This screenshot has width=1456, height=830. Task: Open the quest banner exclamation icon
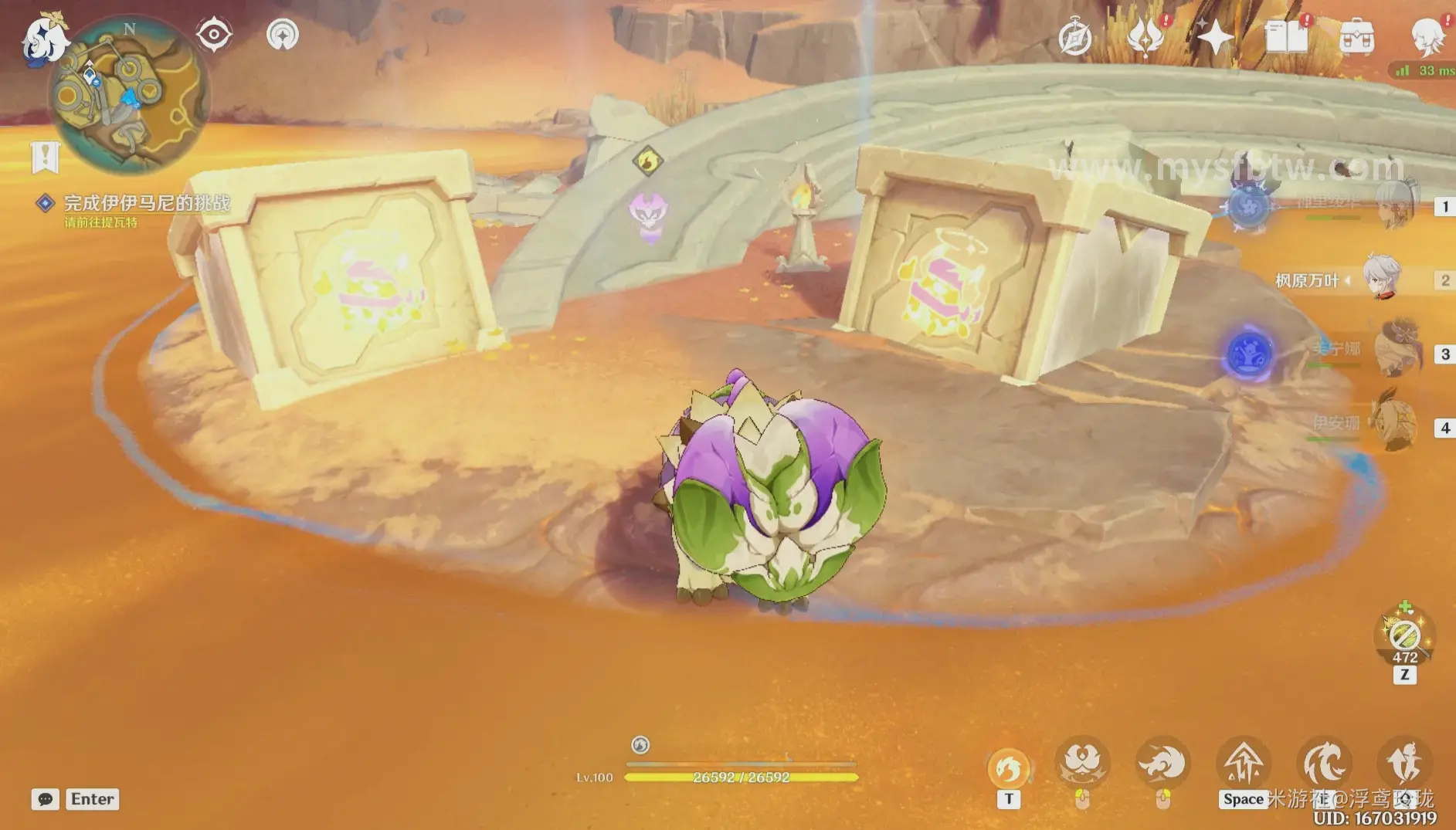point(46,157)
